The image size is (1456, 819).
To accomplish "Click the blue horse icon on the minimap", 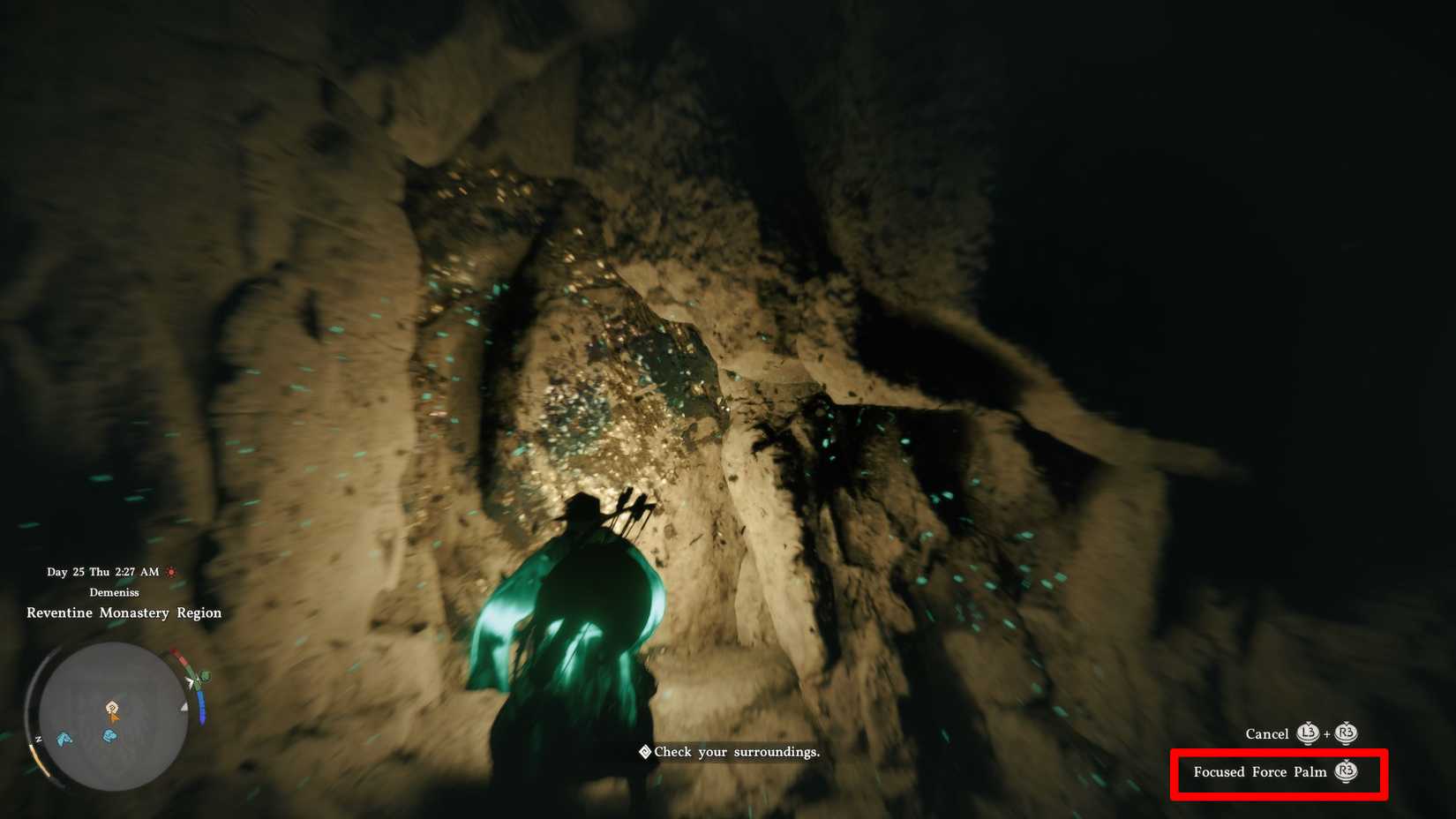I will (64, 738).
